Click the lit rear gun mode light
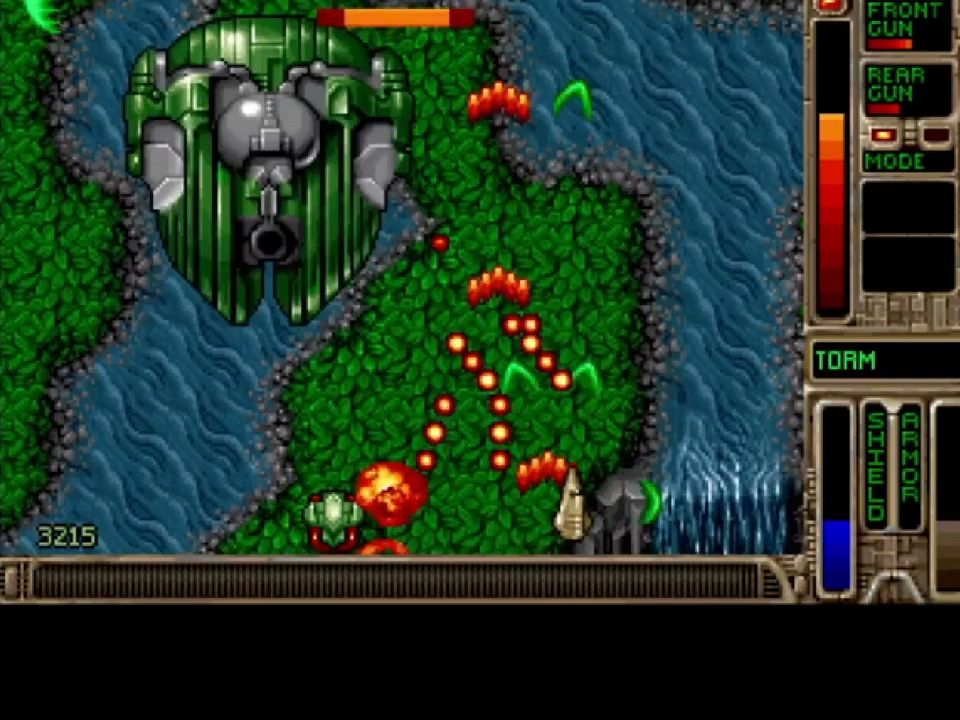Image resolution: width=960 pixels, height=720 pixels. (882, 135)
